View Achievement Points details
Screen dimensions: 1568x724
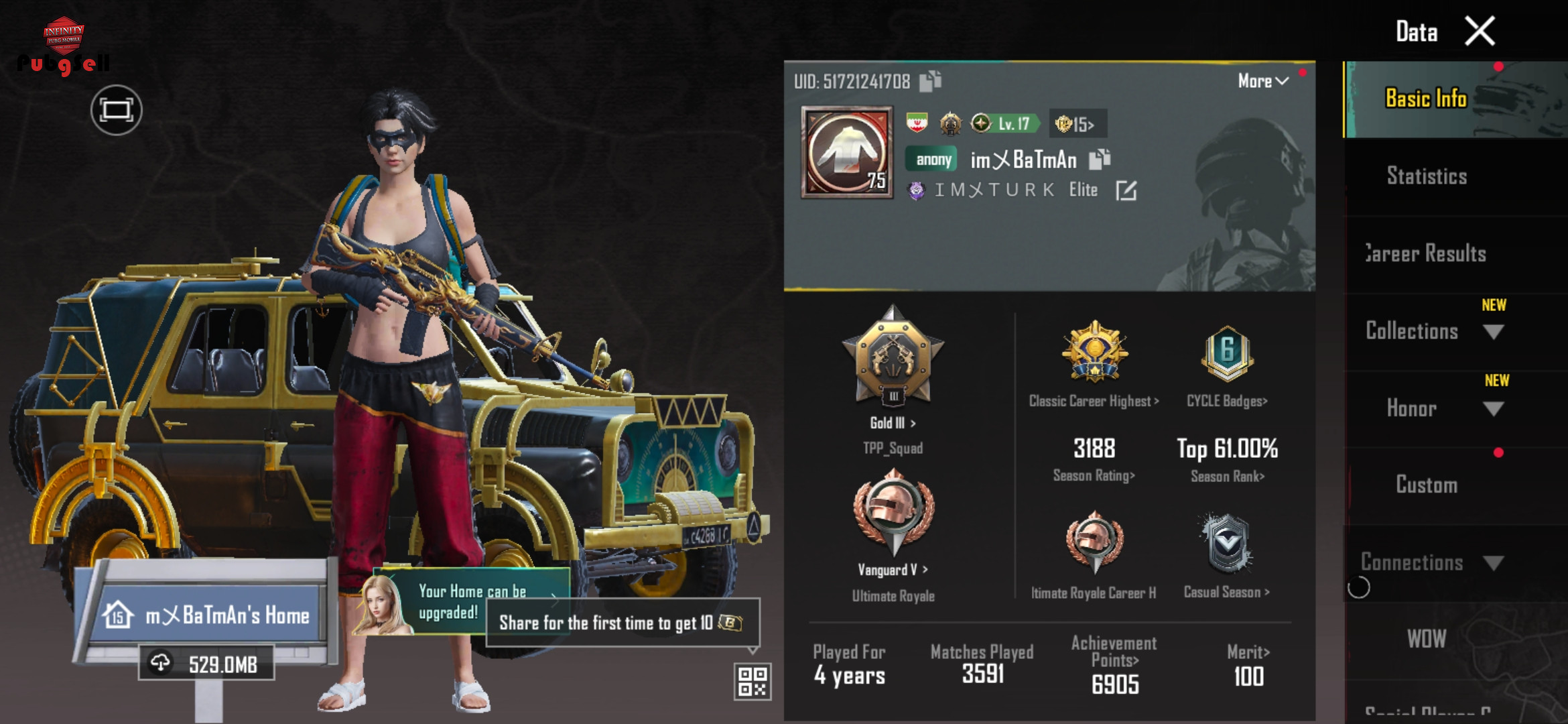pyautogui.click(x=1114, y=664)
